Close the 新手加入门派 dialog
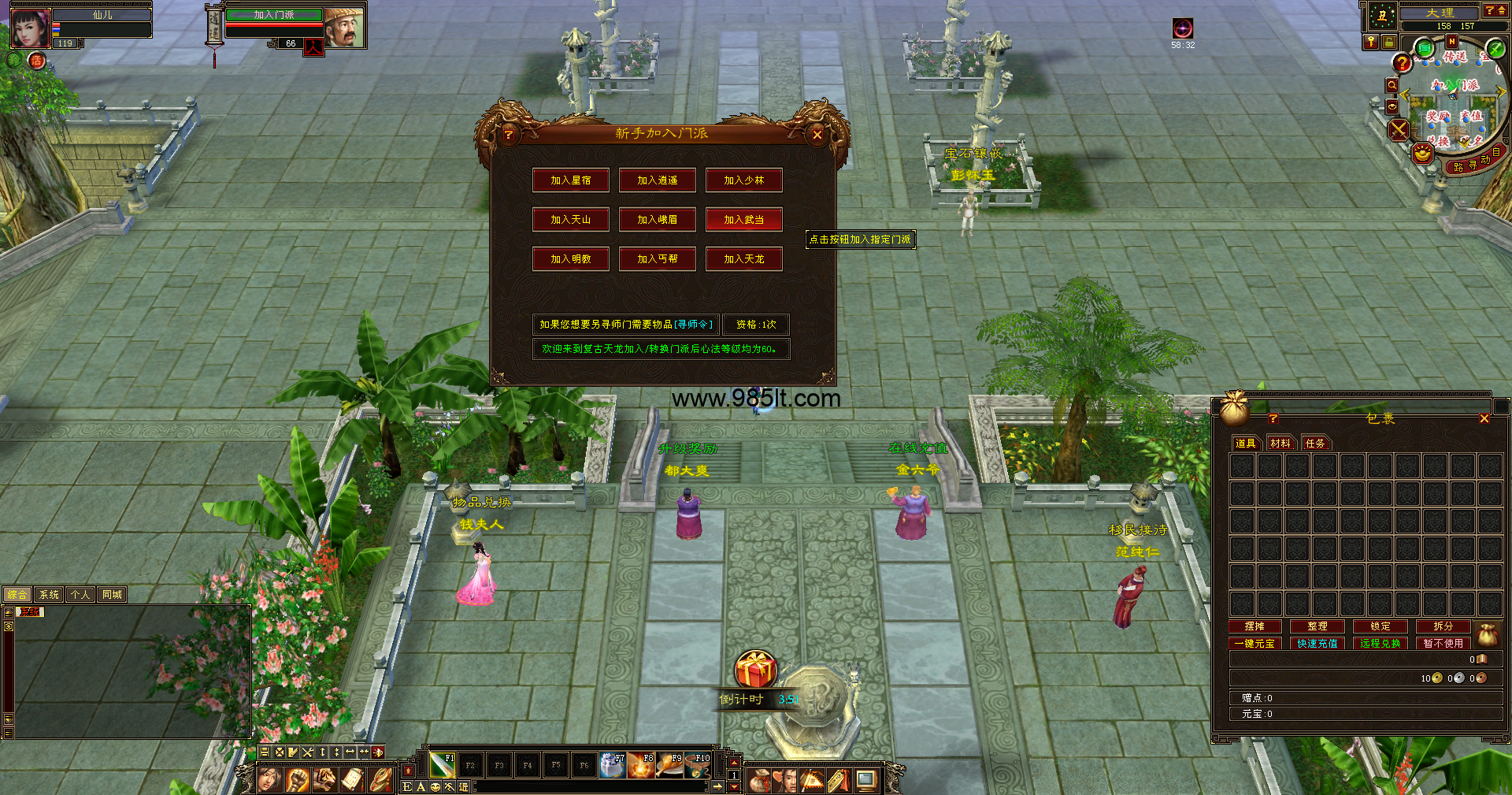This screenshot has height=795, width=1512. tap(817, 135)
